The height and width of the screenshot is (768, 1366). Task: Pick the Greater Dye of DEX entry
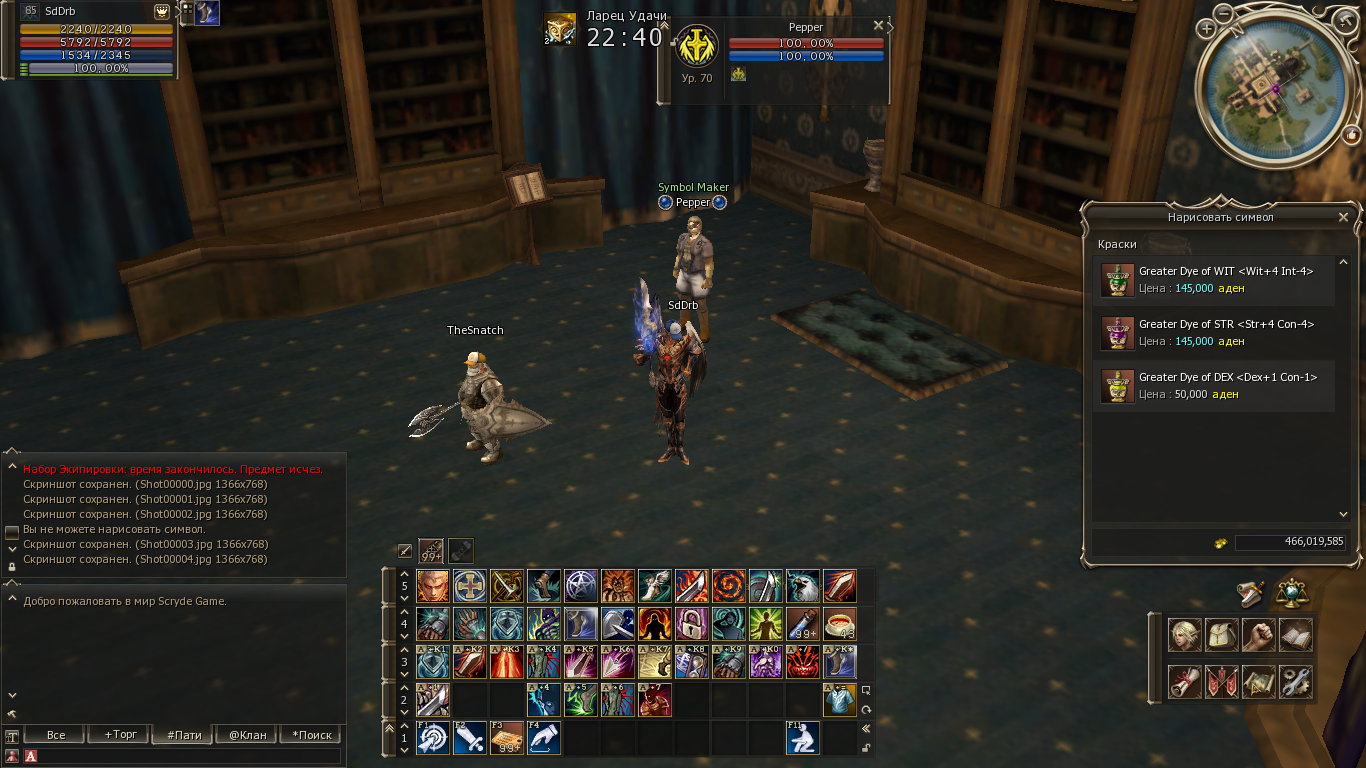tap(1213, 386)
